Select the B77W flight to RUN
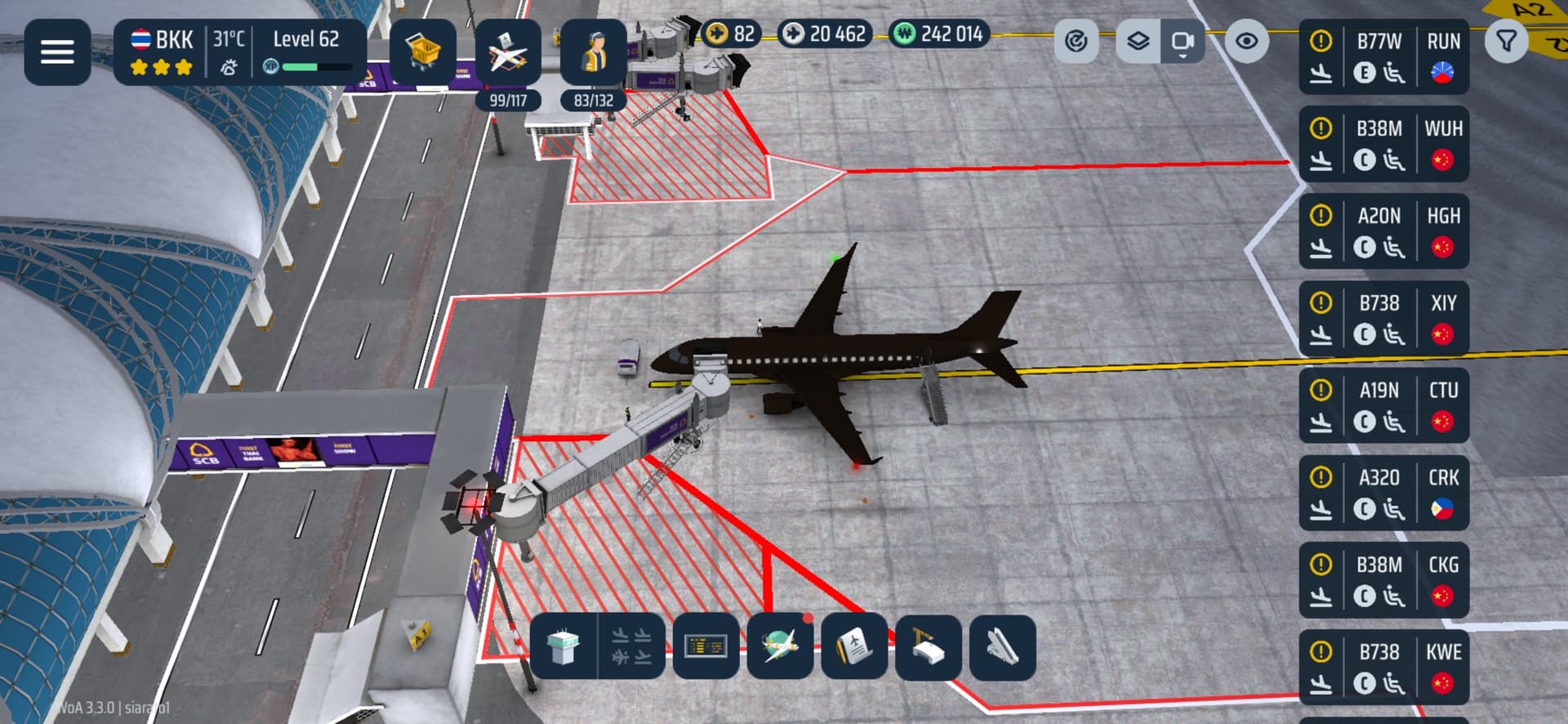Screen dimensions: 1568x724 coord(1383,57)
